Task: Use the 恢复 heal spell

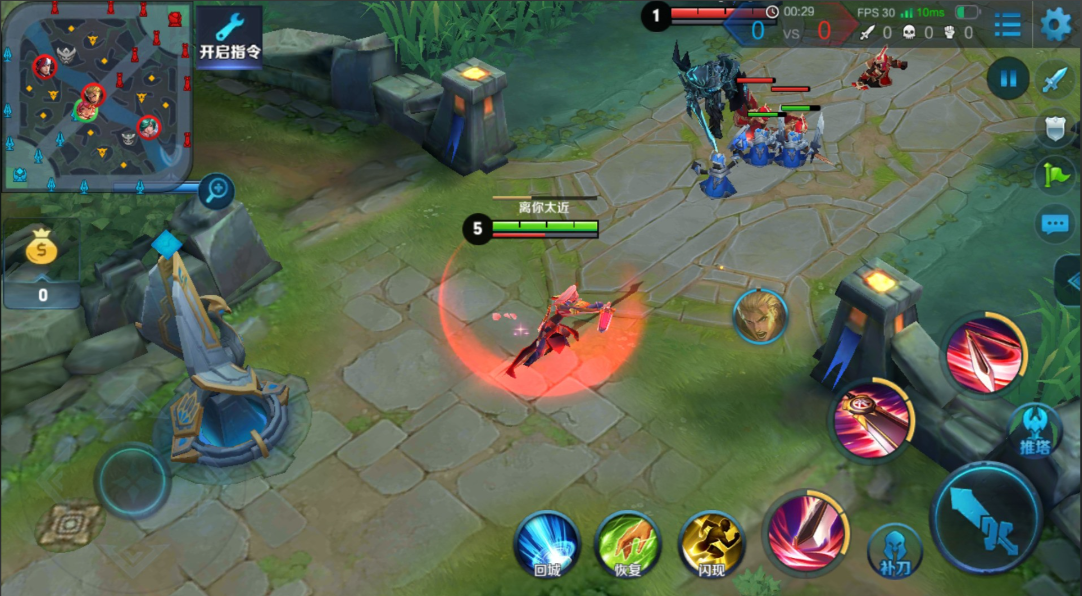Action: point(627,543)
